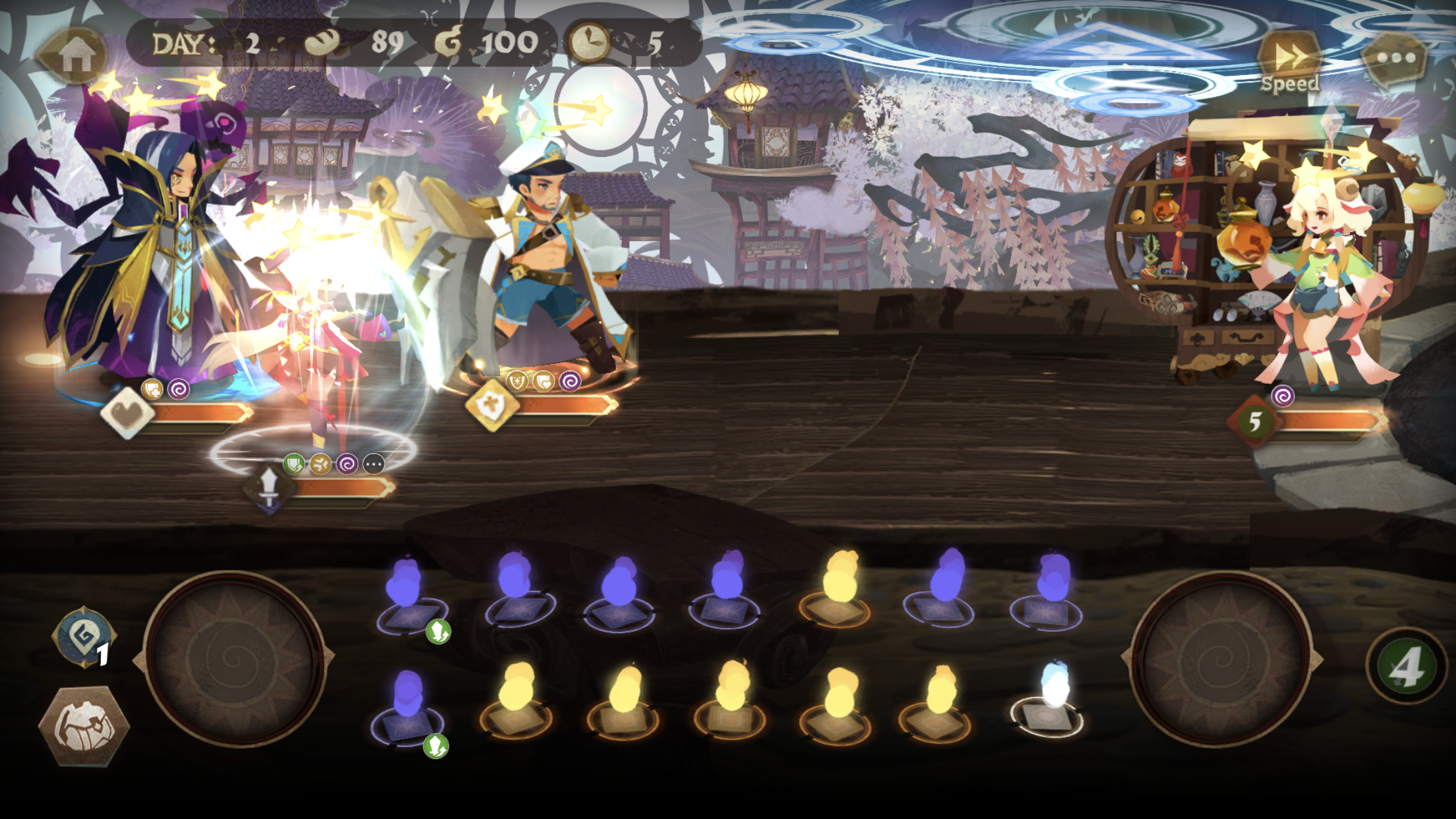Go to the home screen

75,55
